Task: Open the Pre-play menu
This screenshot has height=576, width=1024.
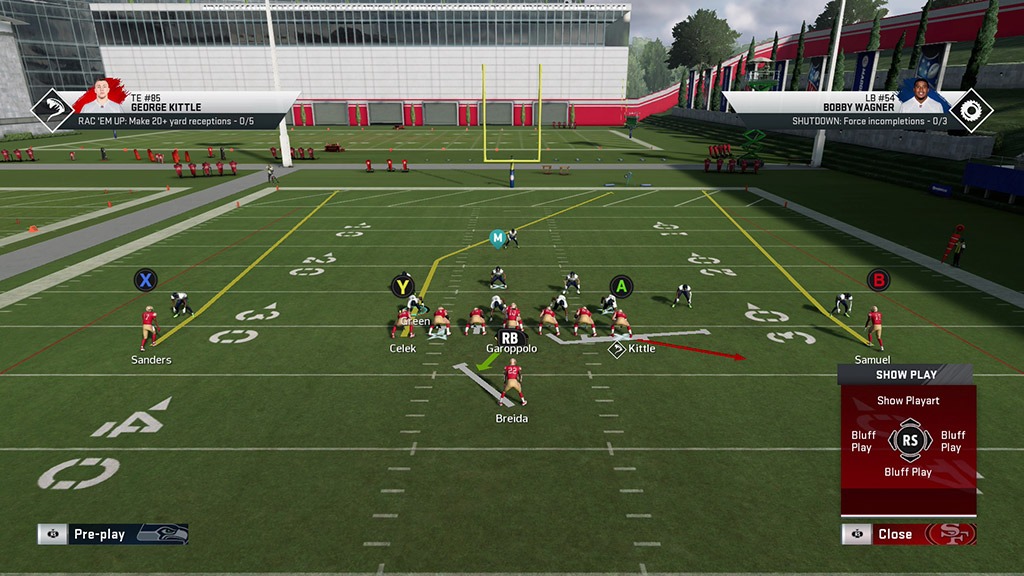Action: click(x=100, y=534)
